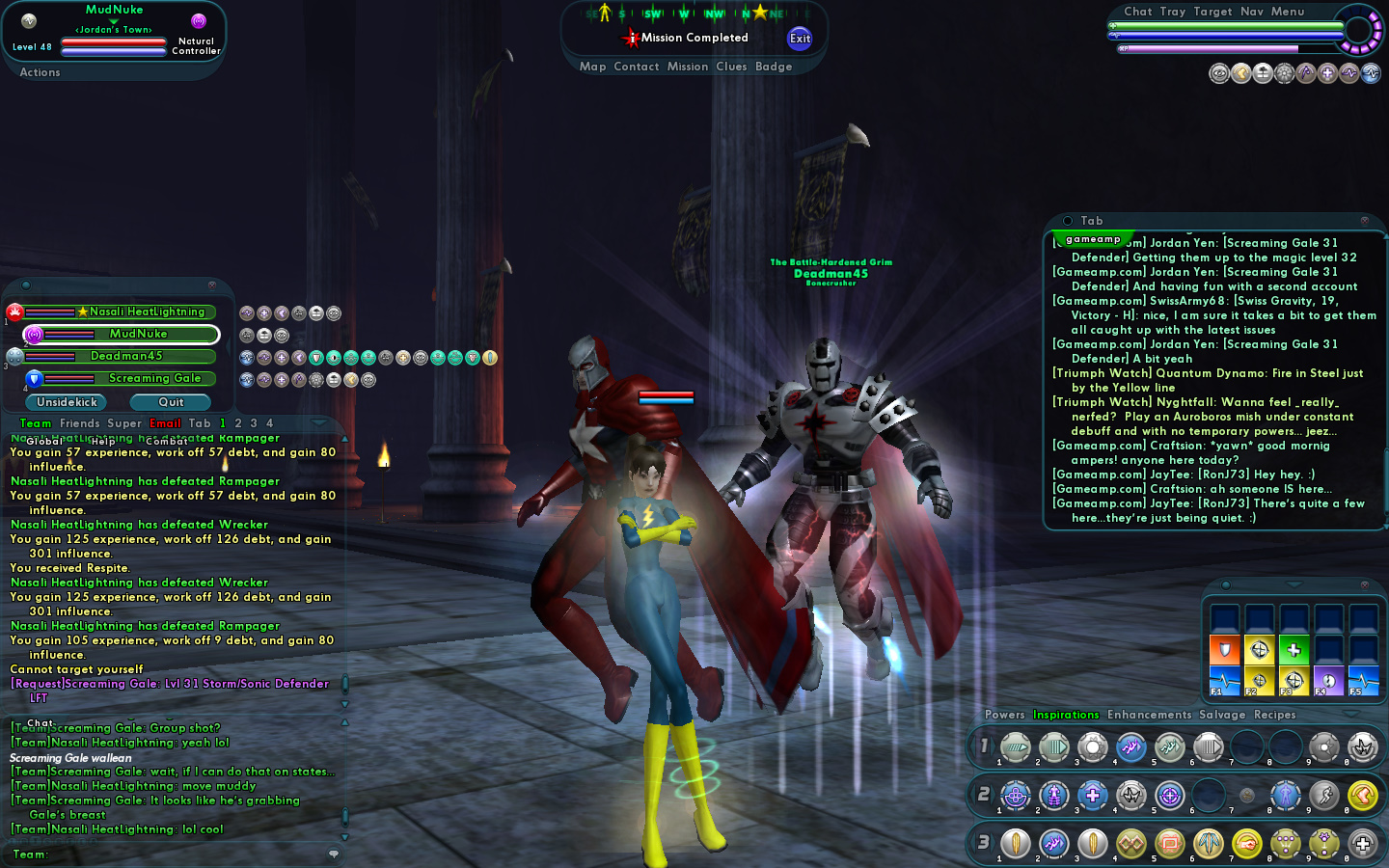Open the Badge window
The height and width of the screenshot is (868, 1389).
tap(774, 67)
